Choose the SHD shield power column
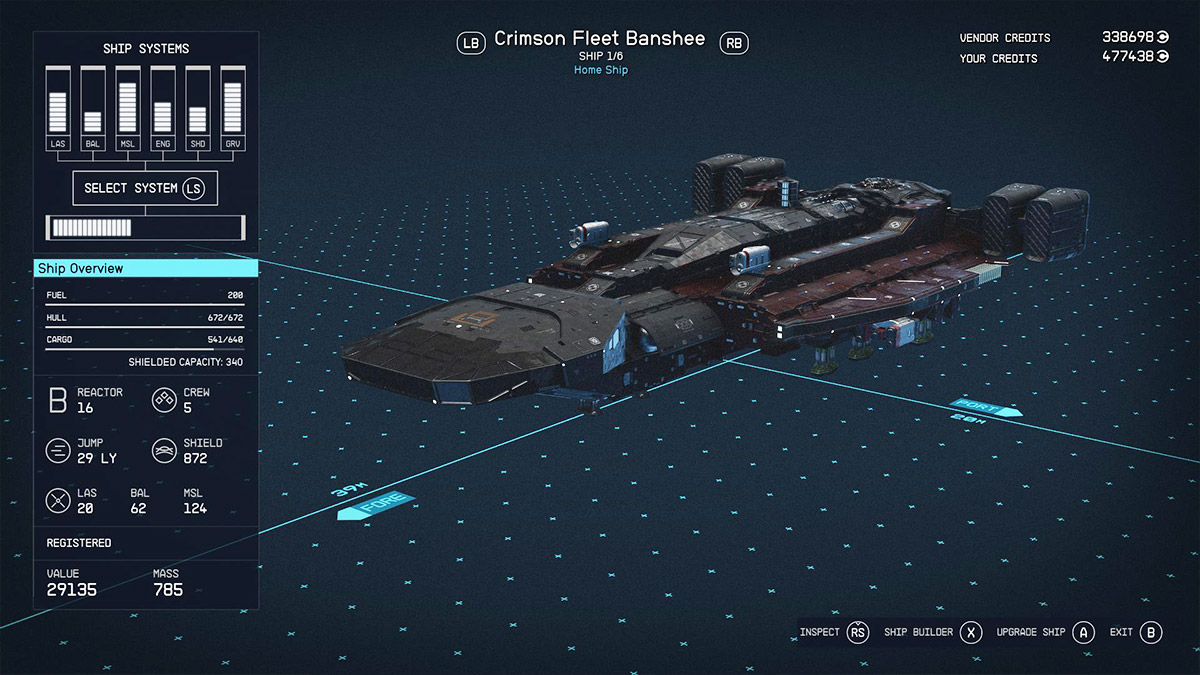 (198, 108)
